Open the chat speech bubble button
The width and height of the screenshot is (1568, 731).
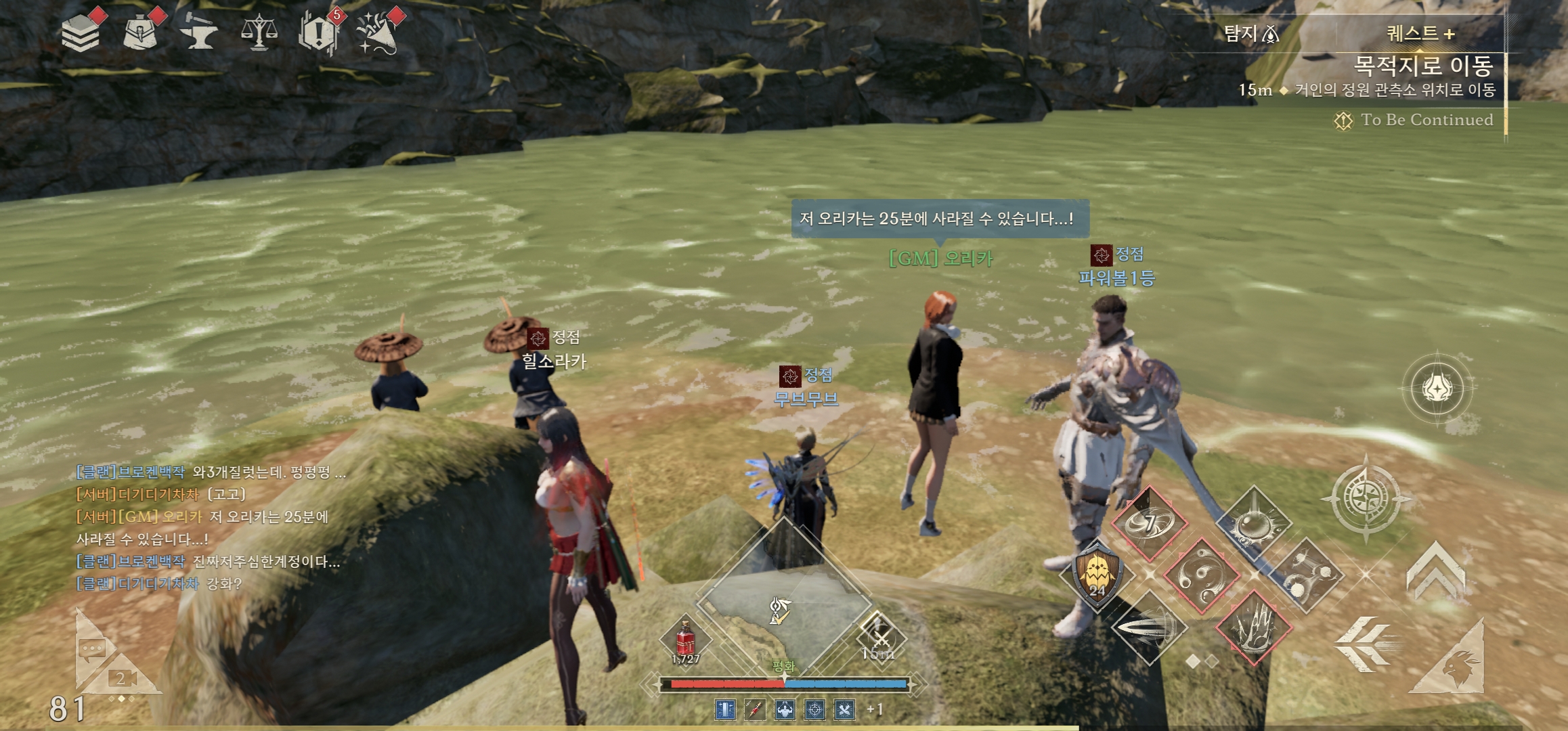pos(91,650)
